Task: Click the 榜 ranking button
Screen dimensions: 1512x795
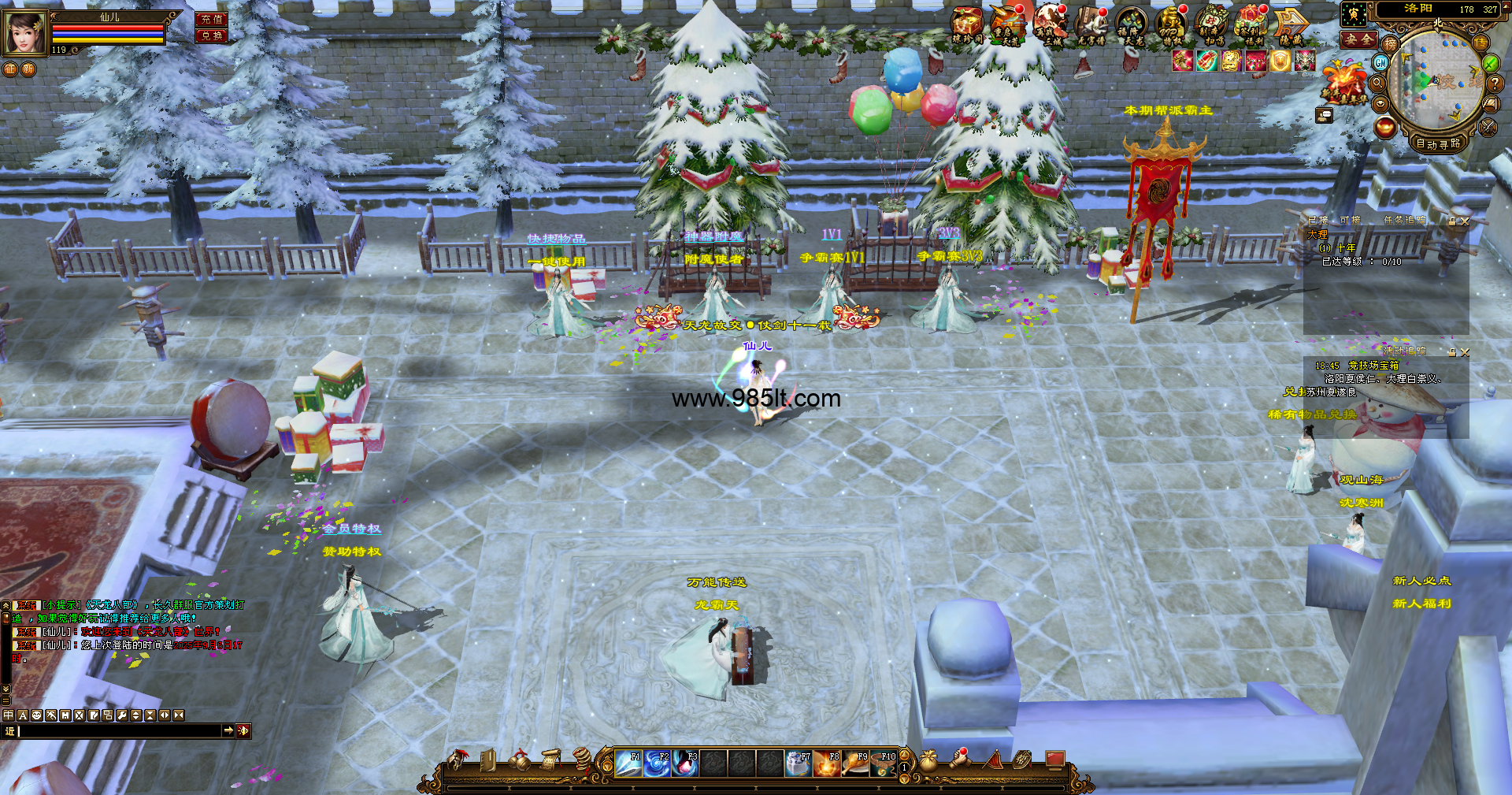Action: [x=1390, y=44]
